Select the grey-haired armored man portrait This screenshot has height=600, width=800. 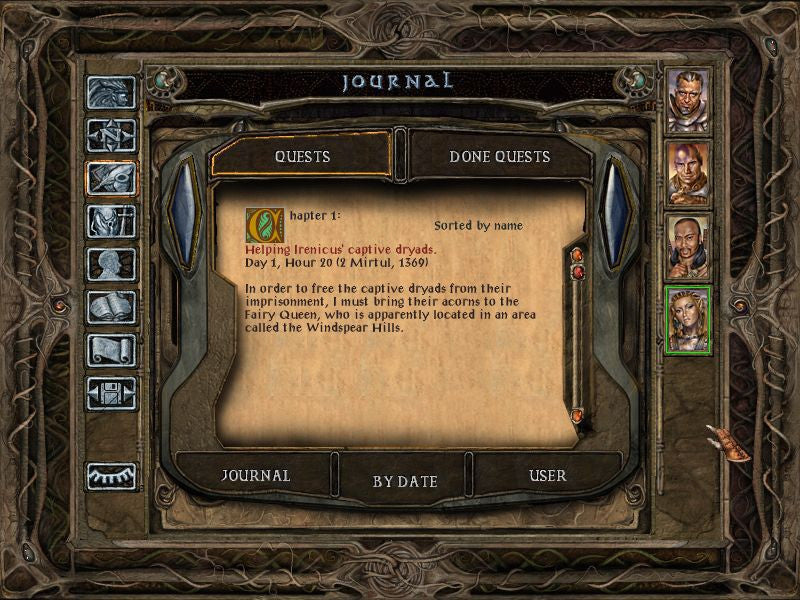point(688,100)
